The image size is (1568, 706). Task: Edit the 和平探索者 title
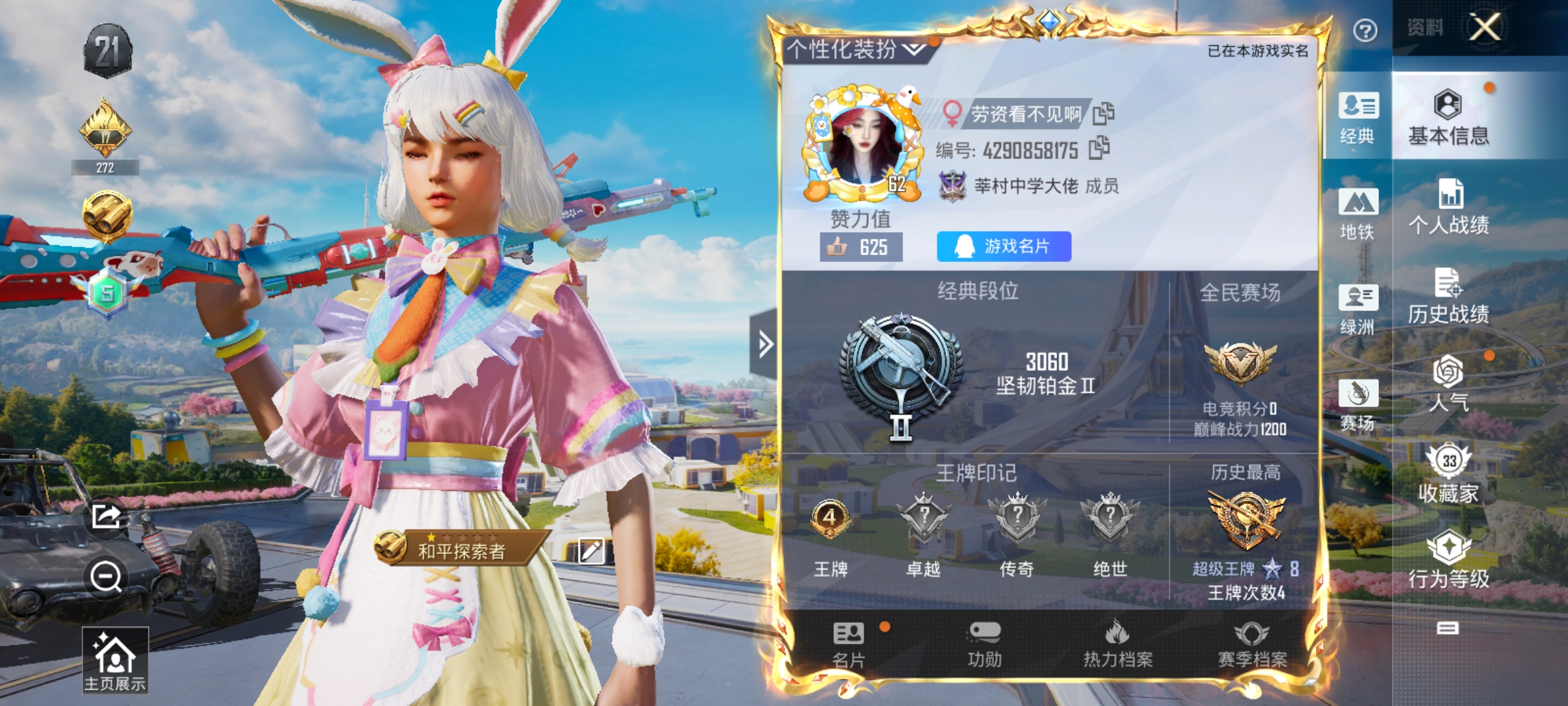[x=591, y=551]
